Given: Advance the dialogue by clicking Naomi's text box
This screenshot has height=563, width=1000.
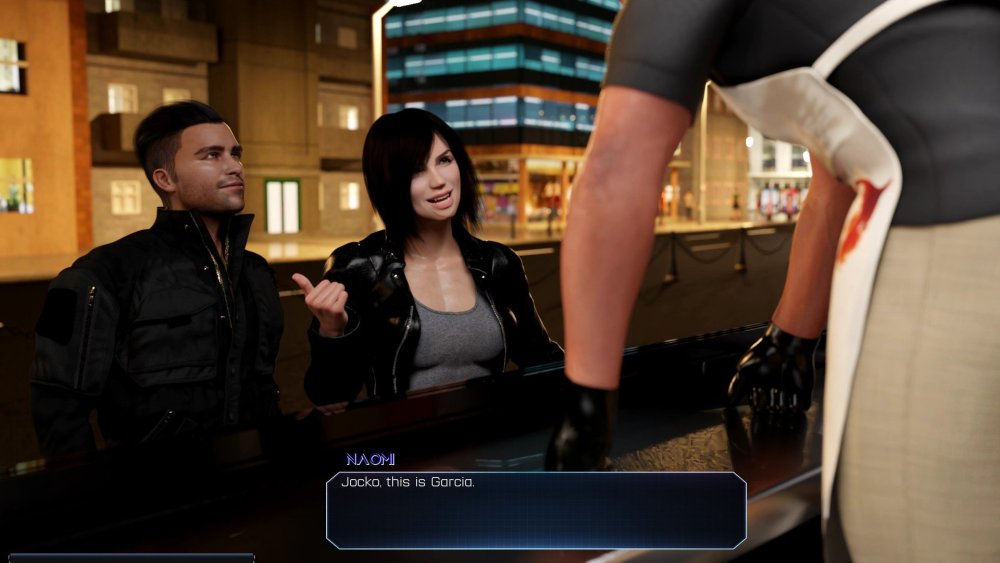Looking at the screenshot, I should pyautogui.click(x=536, y=510).
